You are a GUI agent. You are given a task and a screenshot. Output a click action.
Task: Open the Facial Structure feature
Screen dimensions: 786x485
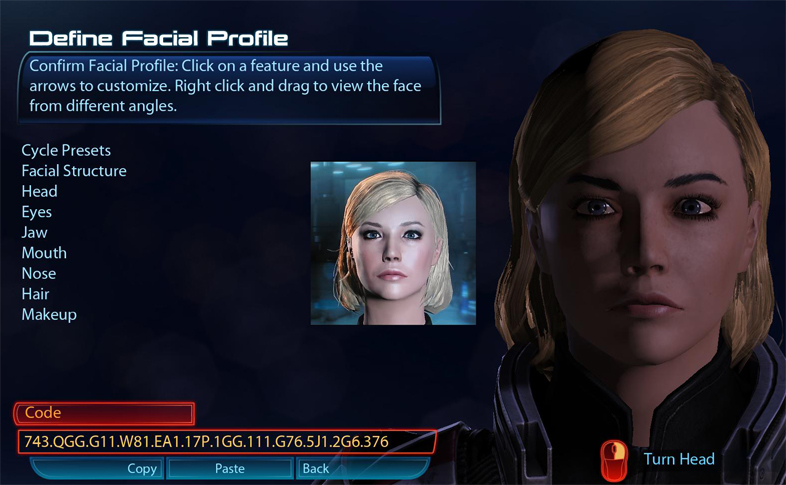[74, 171]
